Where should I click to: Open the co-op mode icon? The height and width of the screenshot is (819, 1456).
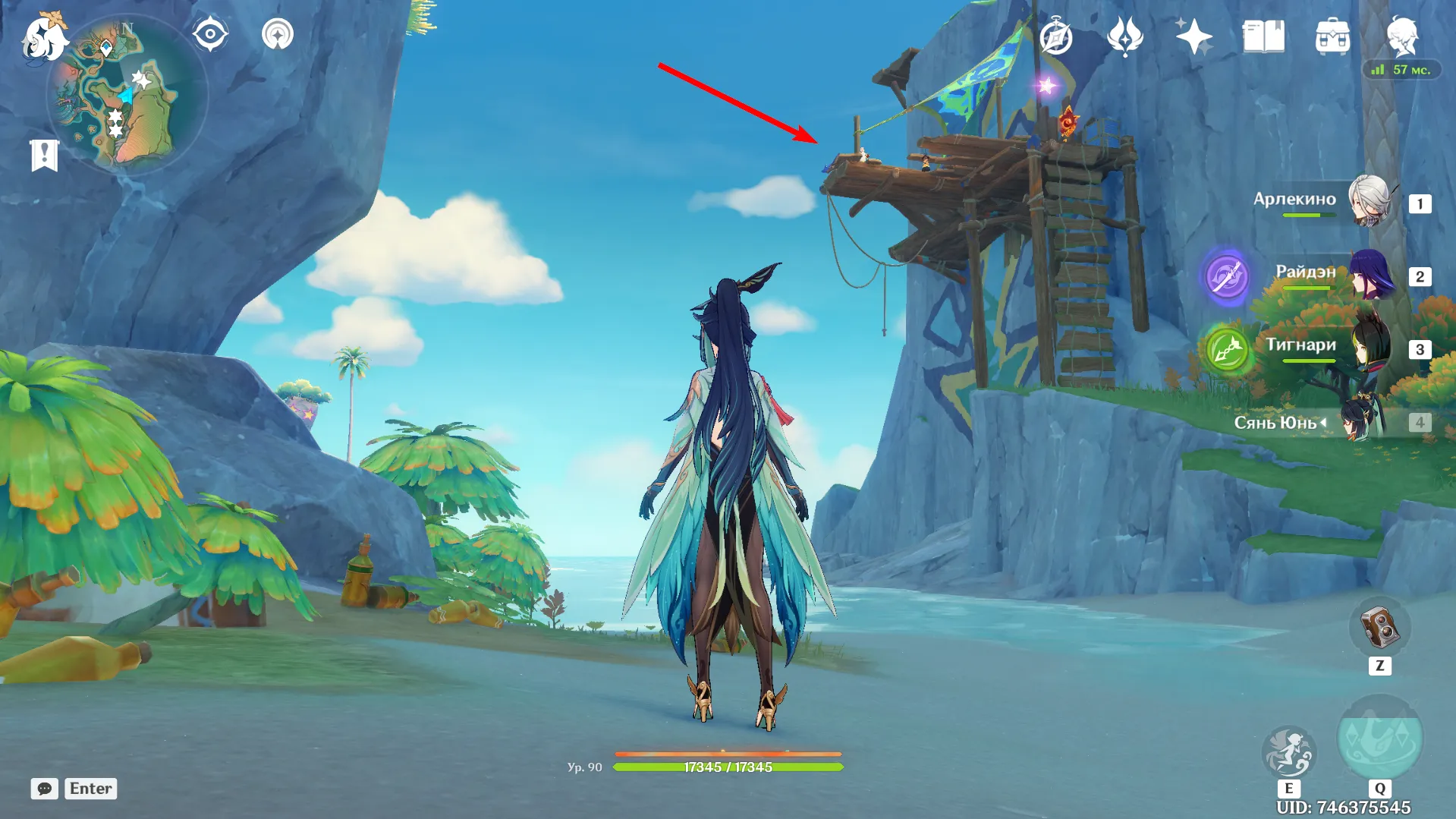coord(278,34)
